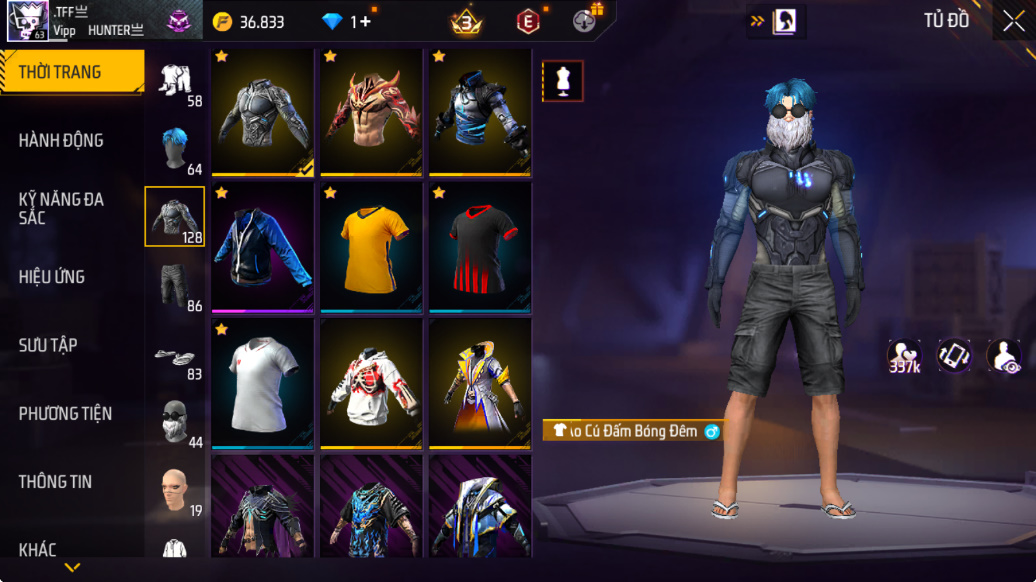The image size is (1036, 582).
Task: Open the flip-flops footwear category
Action: (x=175, y=357)
